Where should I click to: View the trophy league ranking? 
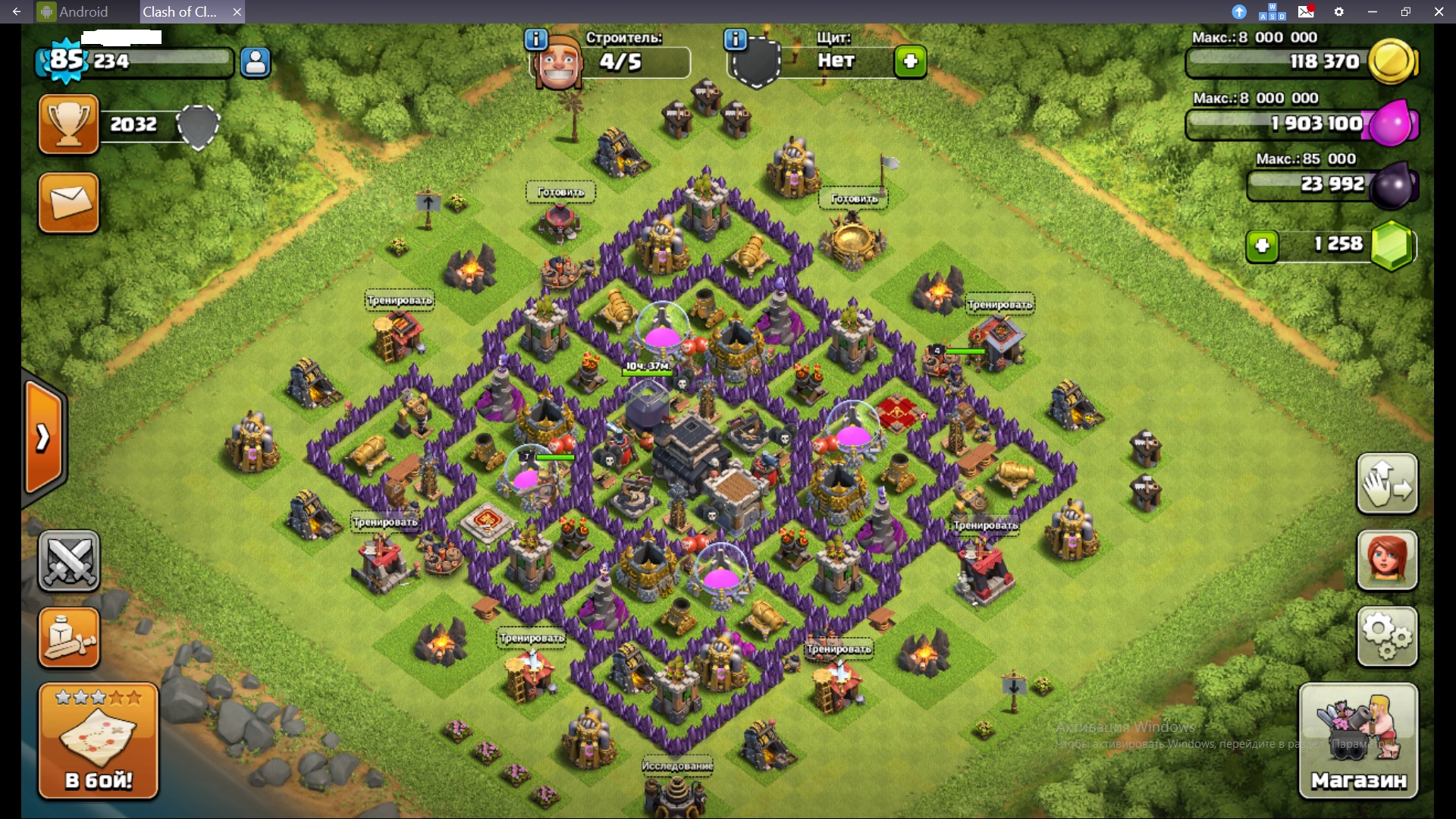[69, 124]
